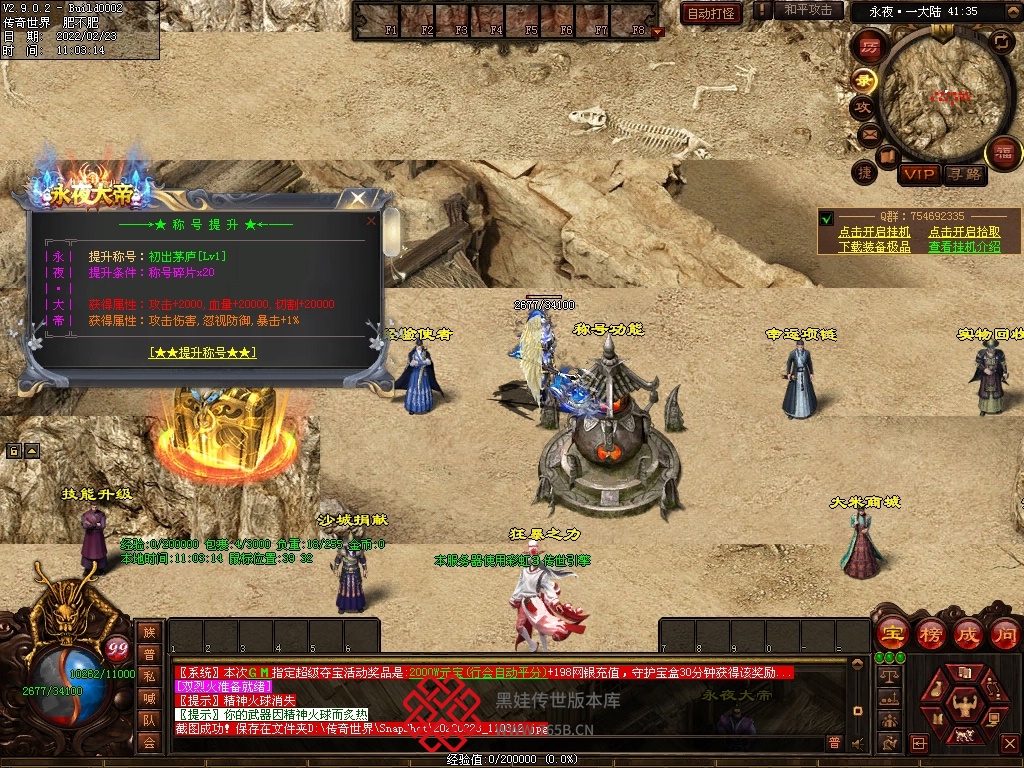The width and height of the screenshot is (1024, 768).
Task: Open the 成 achievement round button
Action: (968, 633)
